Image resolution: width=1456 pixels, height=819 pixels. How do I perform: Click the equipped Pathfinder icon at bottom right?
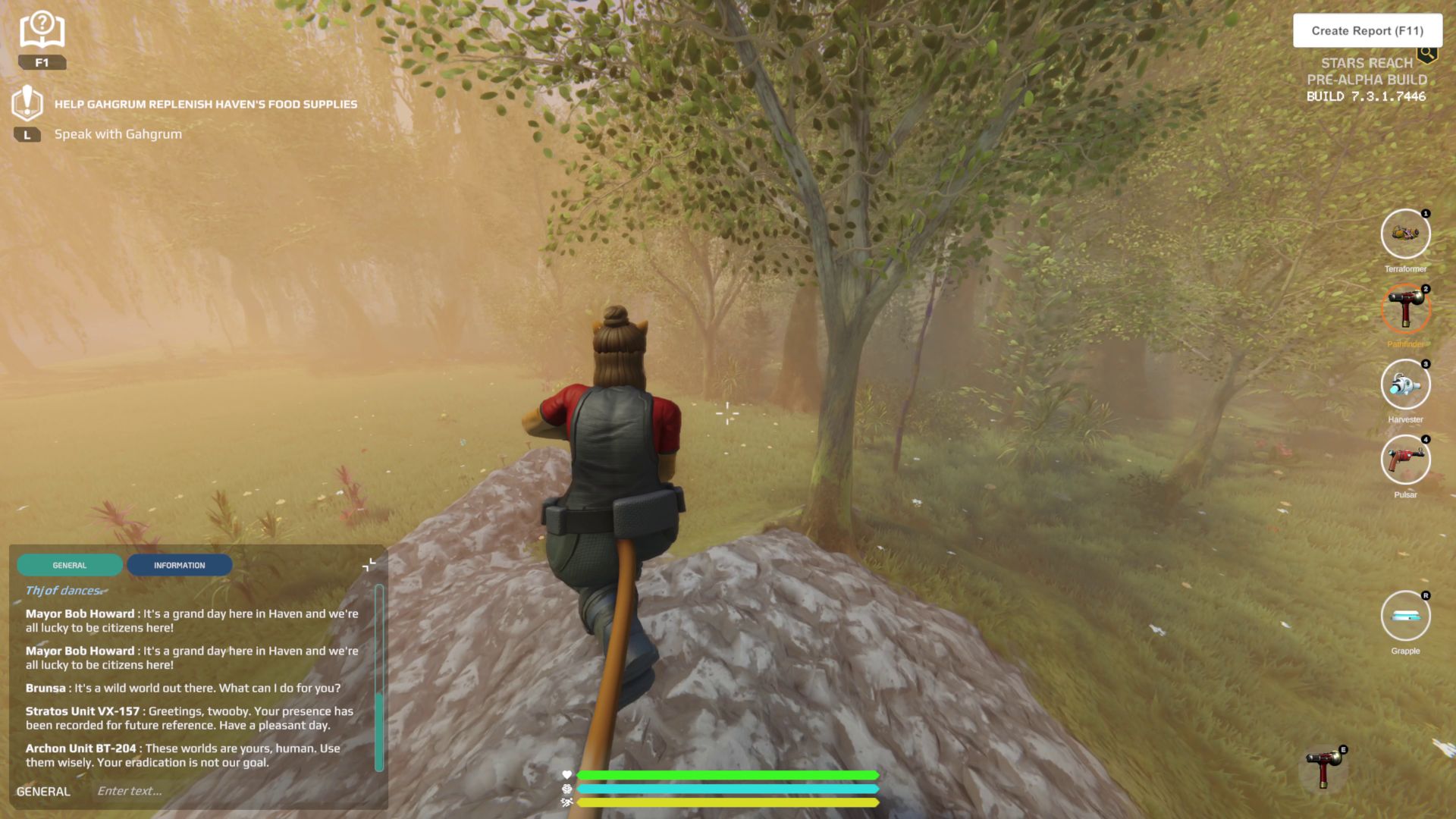coord(1324,767)
